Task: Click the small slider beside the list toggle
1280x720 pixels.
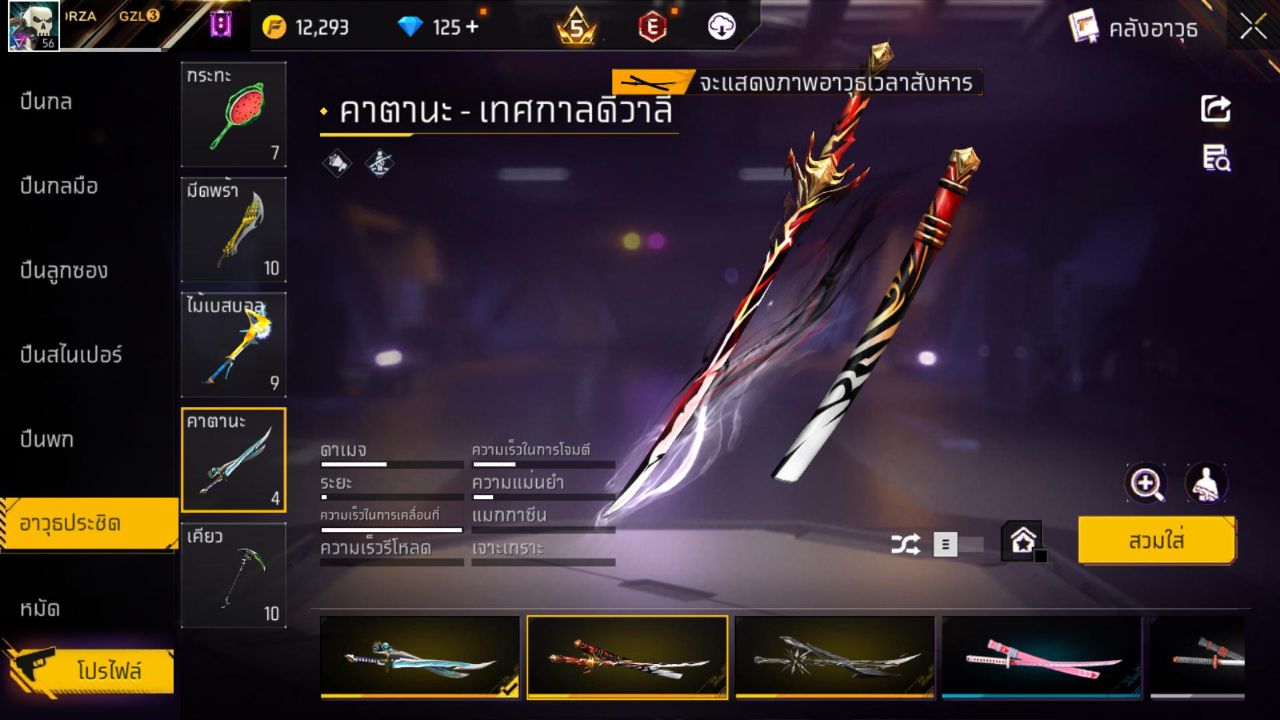Action: (971, 543)
